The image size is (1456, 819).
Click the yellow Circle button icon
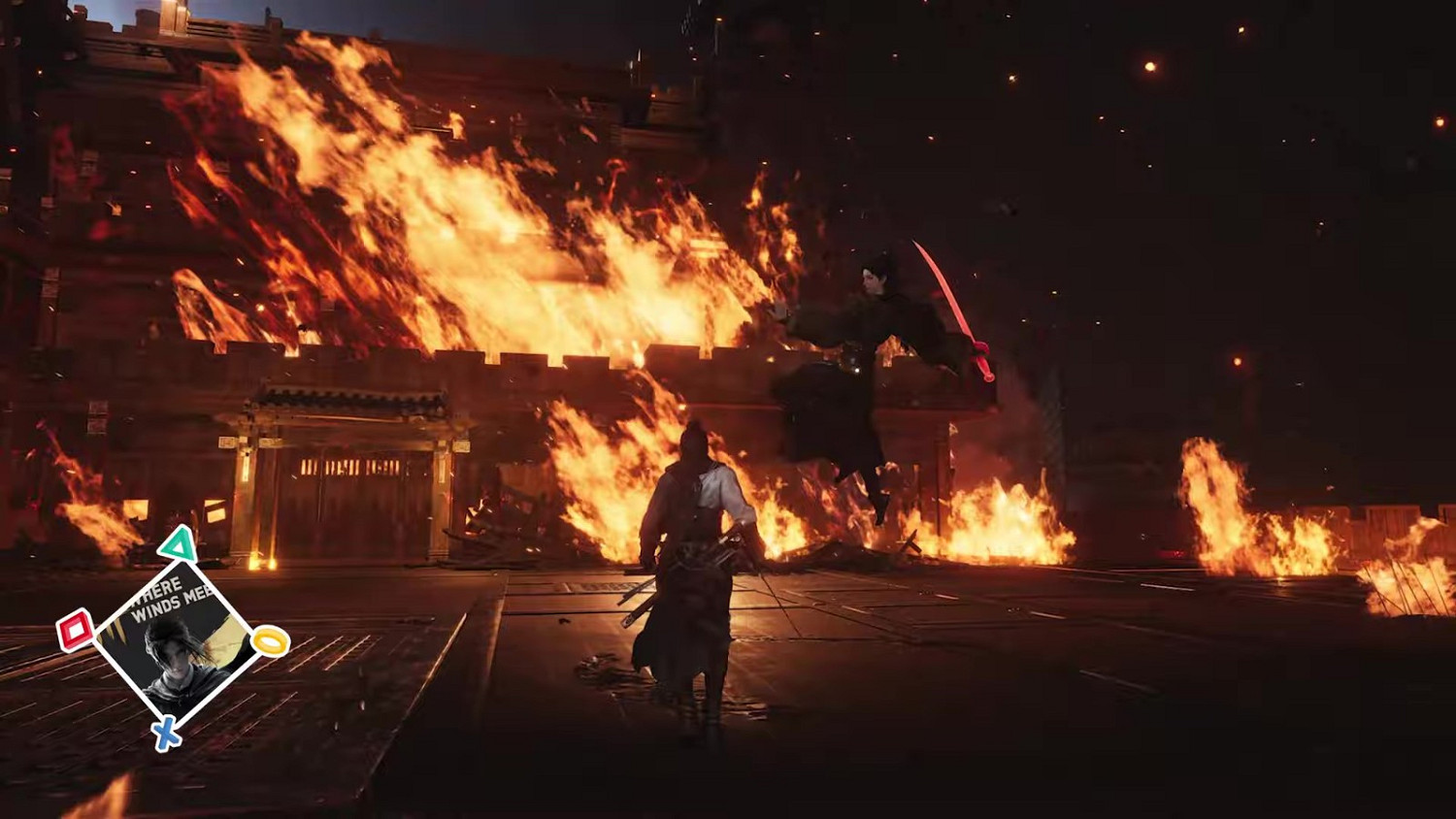point(268,641)
